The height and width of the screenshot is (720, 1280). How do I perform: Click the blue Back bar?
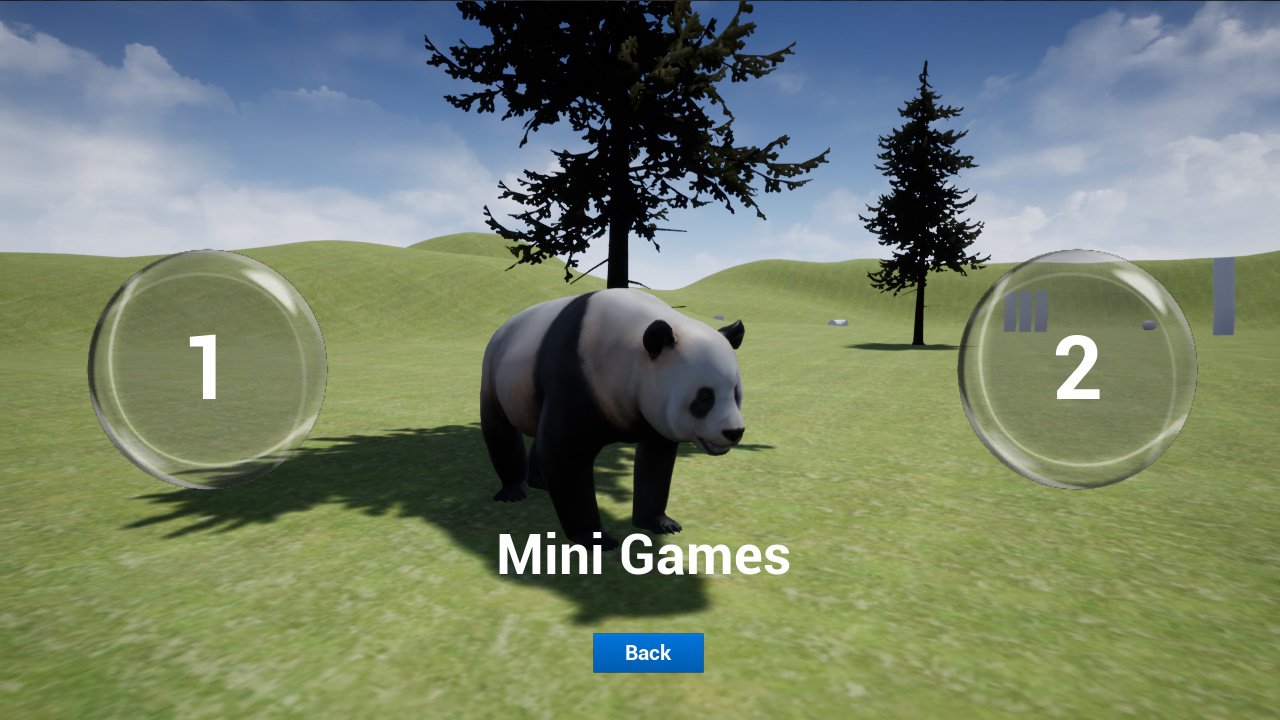[x=647, y=652]
